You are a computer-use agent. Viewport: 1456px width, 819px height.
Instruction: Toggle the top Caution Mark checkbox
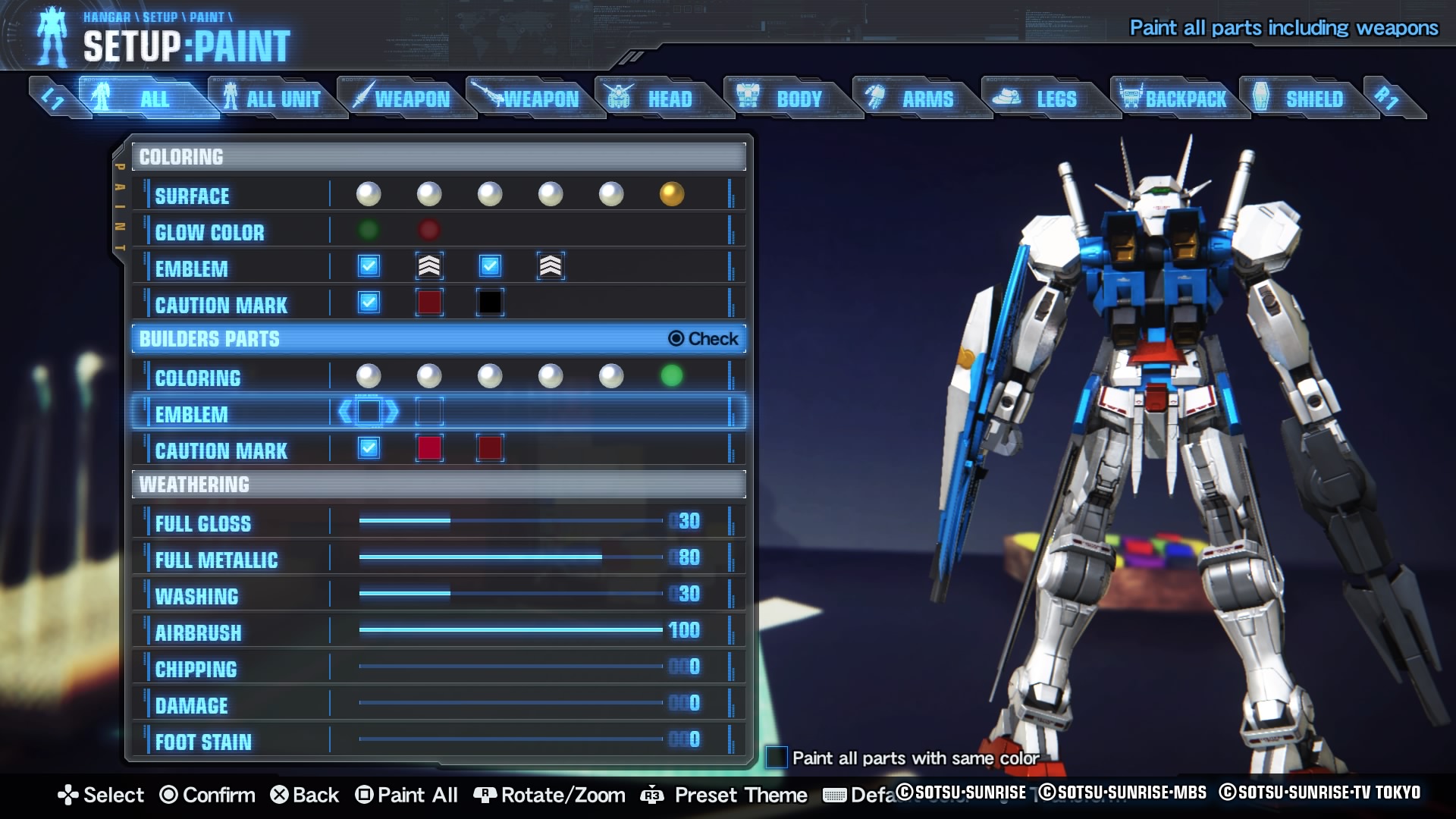[369, 303]
